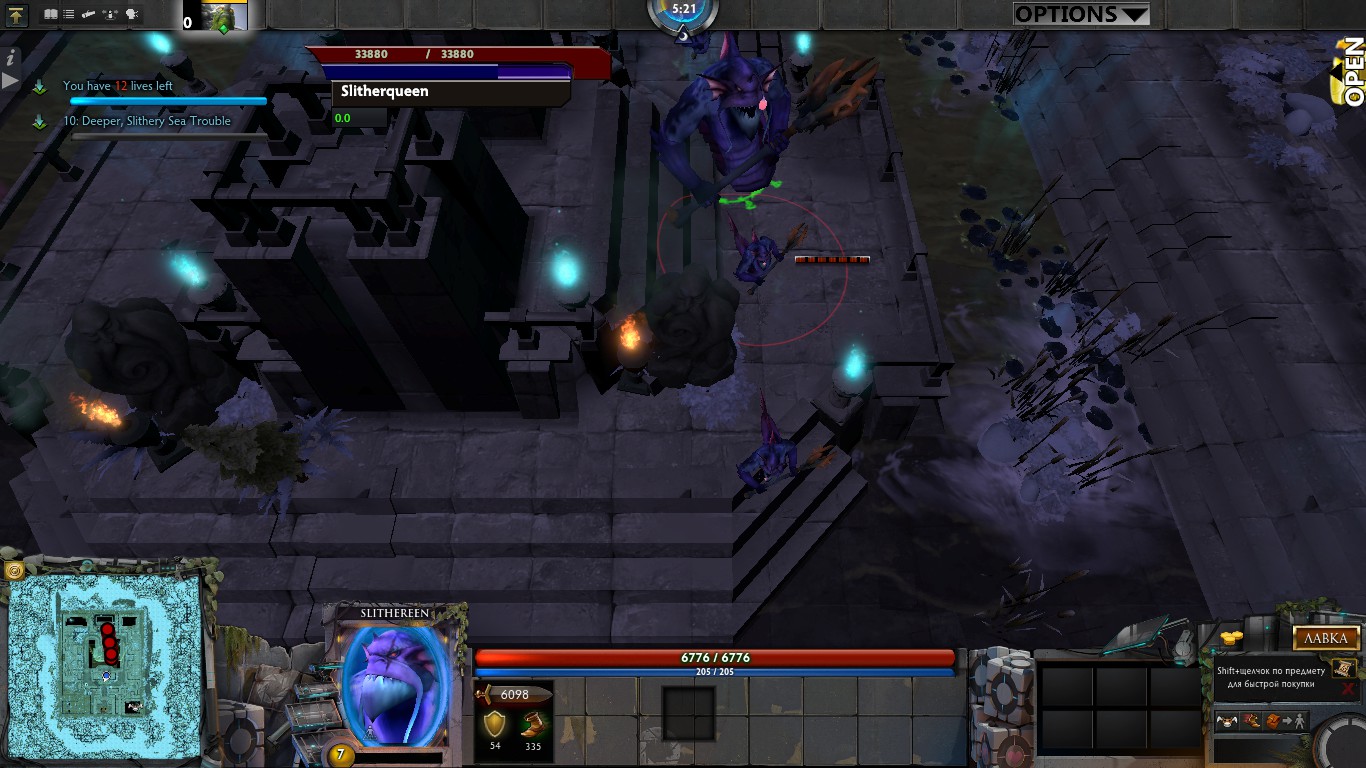
Task: Collapse quest log arrow below info icon
Action: [x=9, y=82]
